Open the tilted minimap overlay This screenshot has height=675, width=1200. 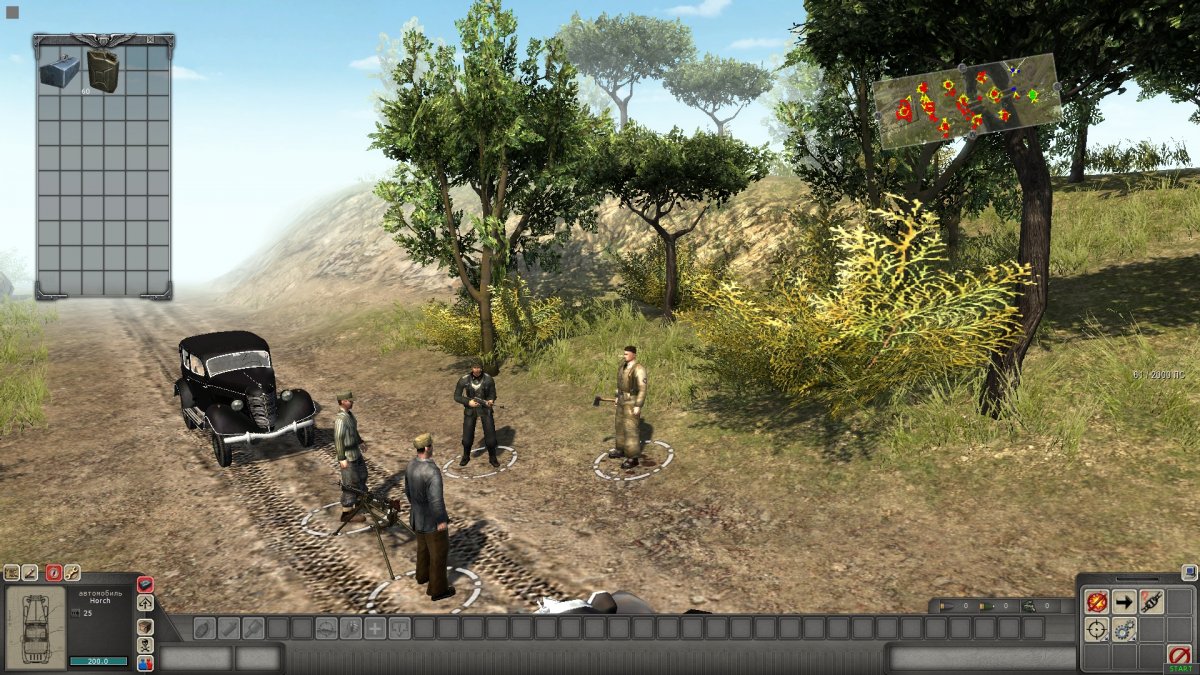tap(966, 101)
